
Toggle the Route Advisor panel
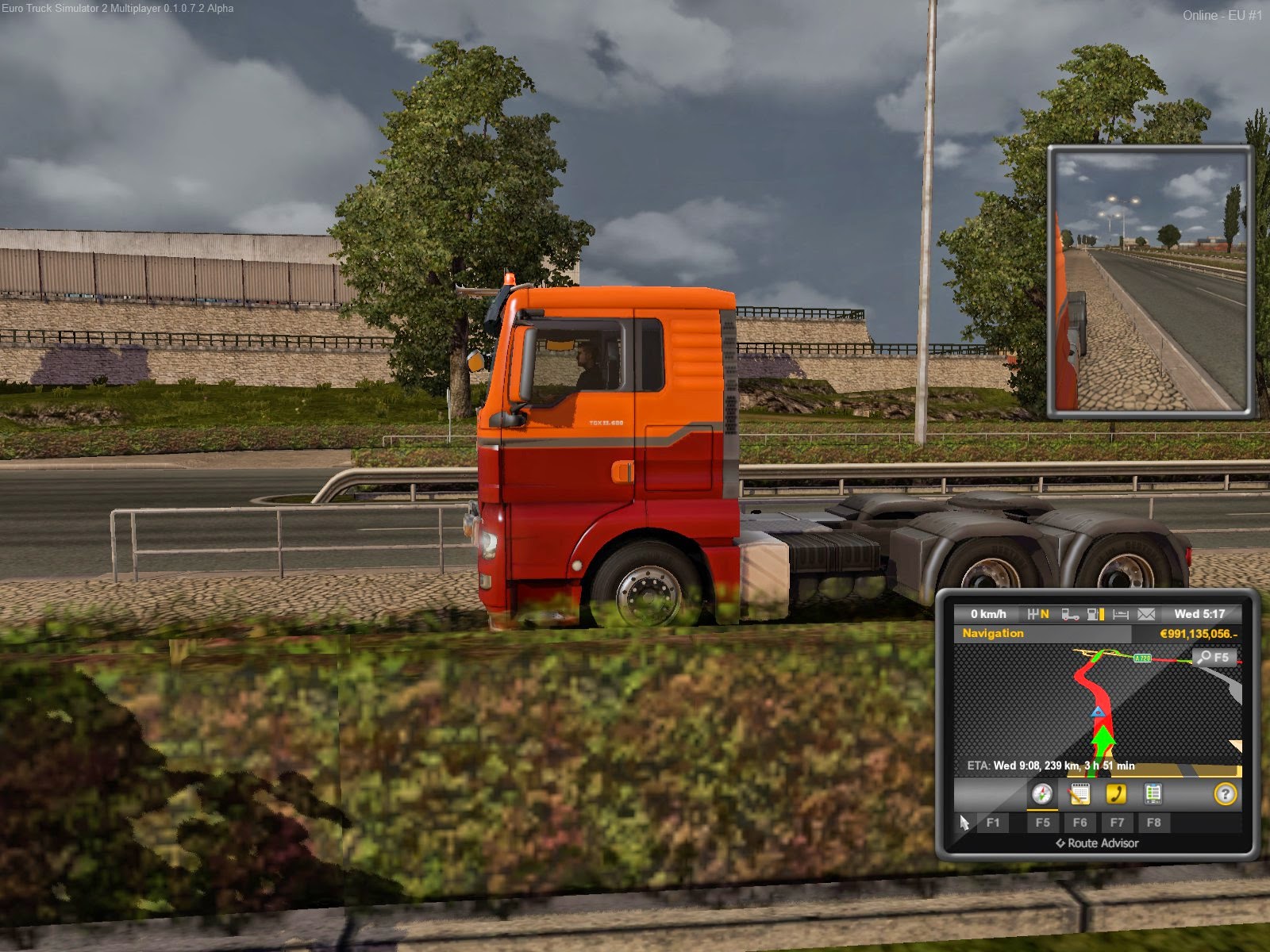pos(1098,843)
